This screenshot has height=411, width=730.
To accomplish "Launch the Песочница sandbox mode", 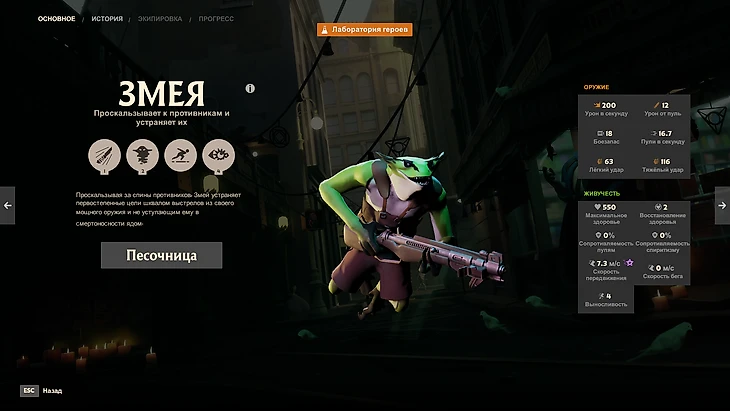I will [x=161, y=255].
